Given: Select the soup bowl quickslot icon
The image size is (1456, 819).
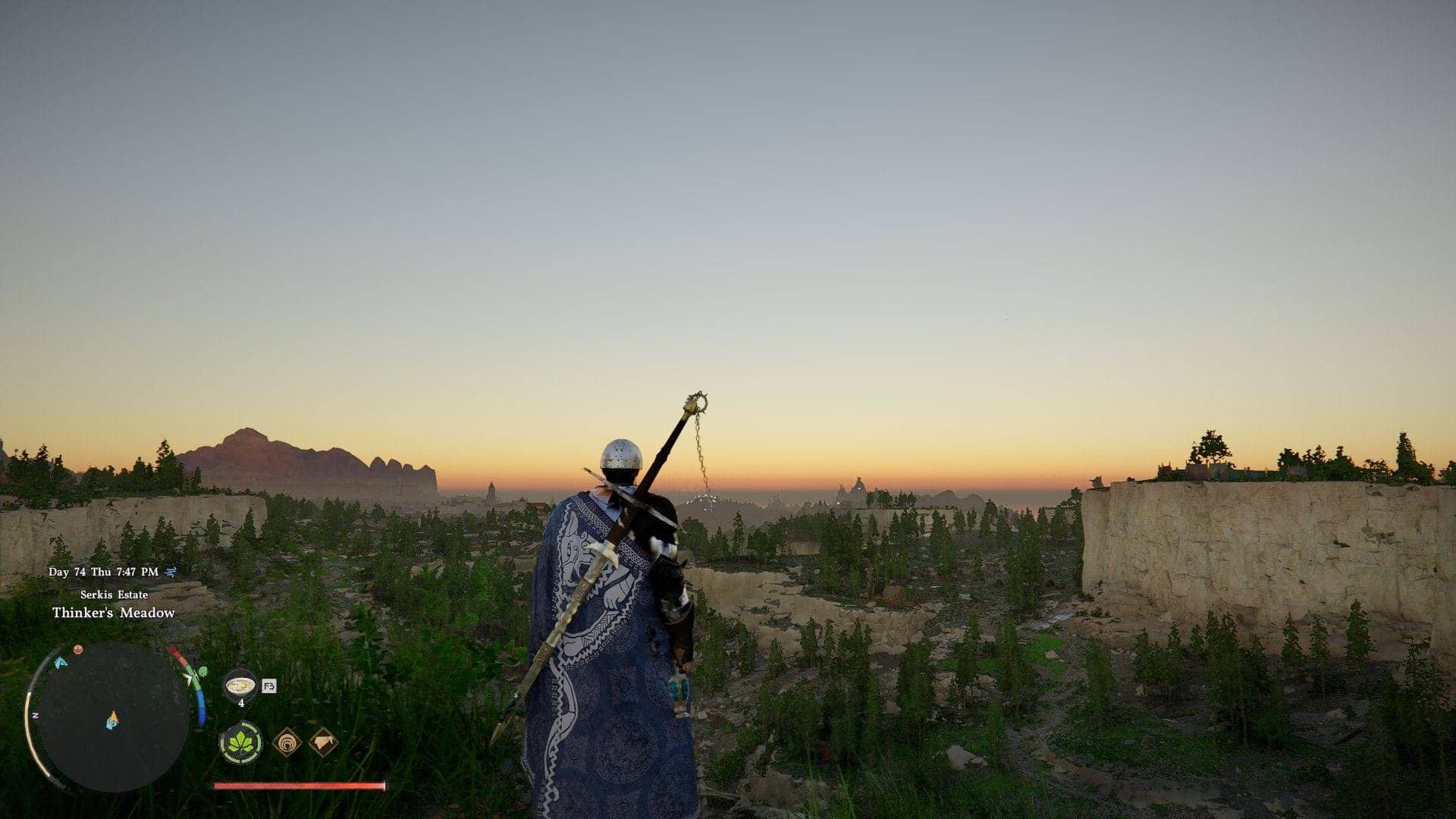Looking at the screenshot, I should (241, 686).
